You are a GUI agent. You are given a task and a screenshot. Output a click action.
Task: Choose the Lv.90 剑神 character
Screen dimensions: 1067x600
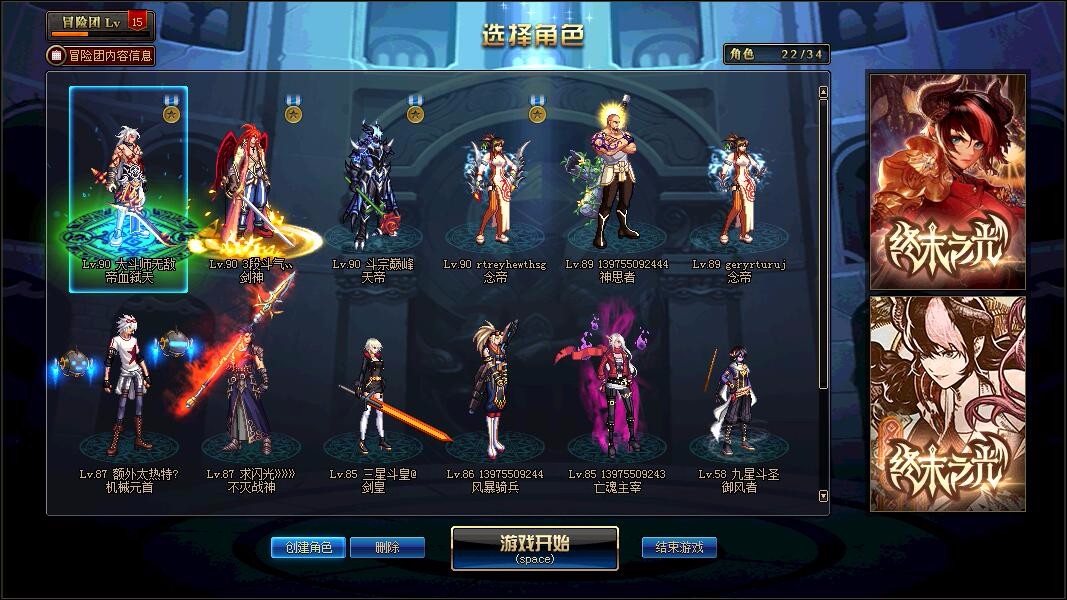pos(250,190)
